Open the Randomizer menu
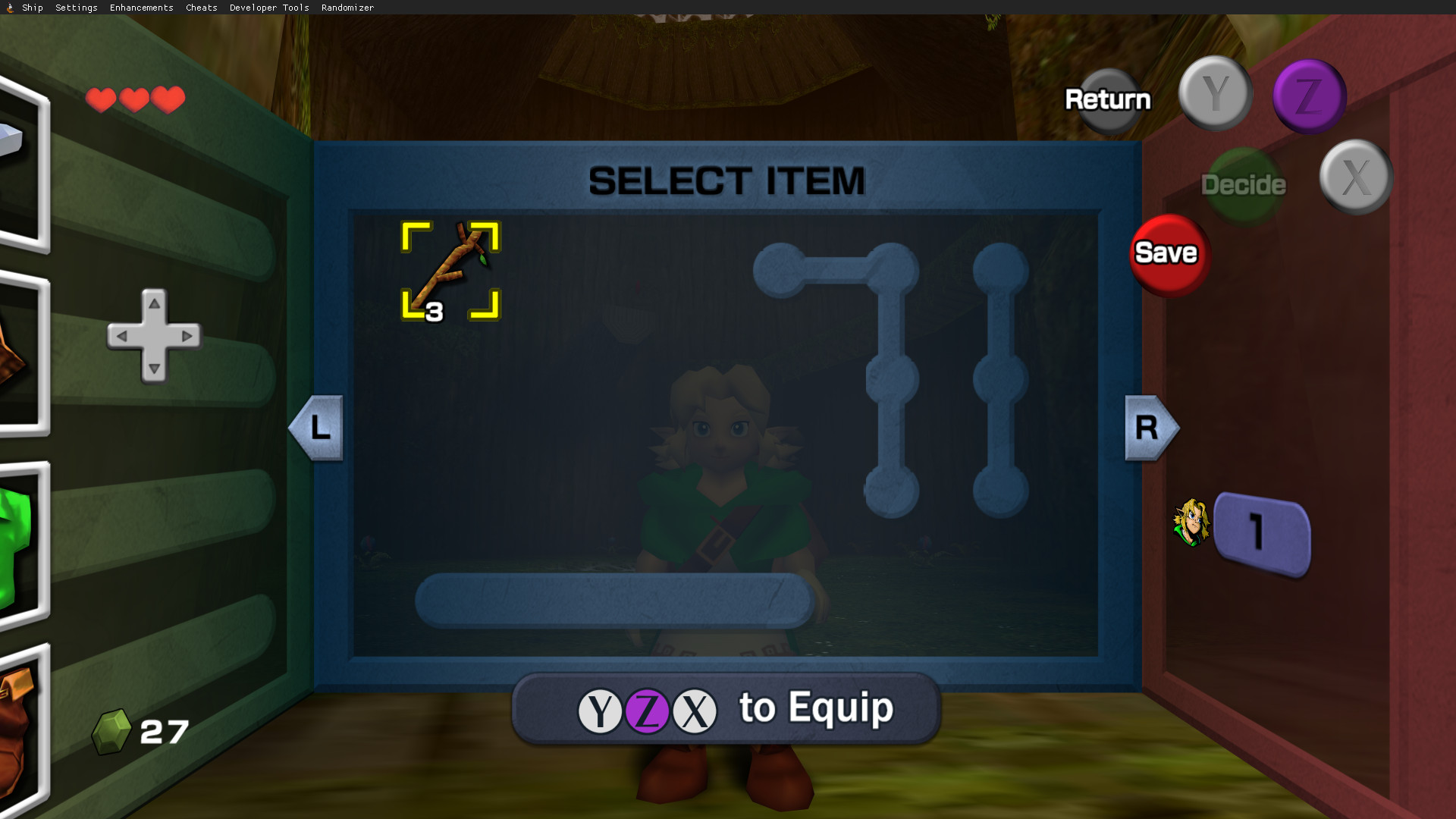 coord(347,8)
